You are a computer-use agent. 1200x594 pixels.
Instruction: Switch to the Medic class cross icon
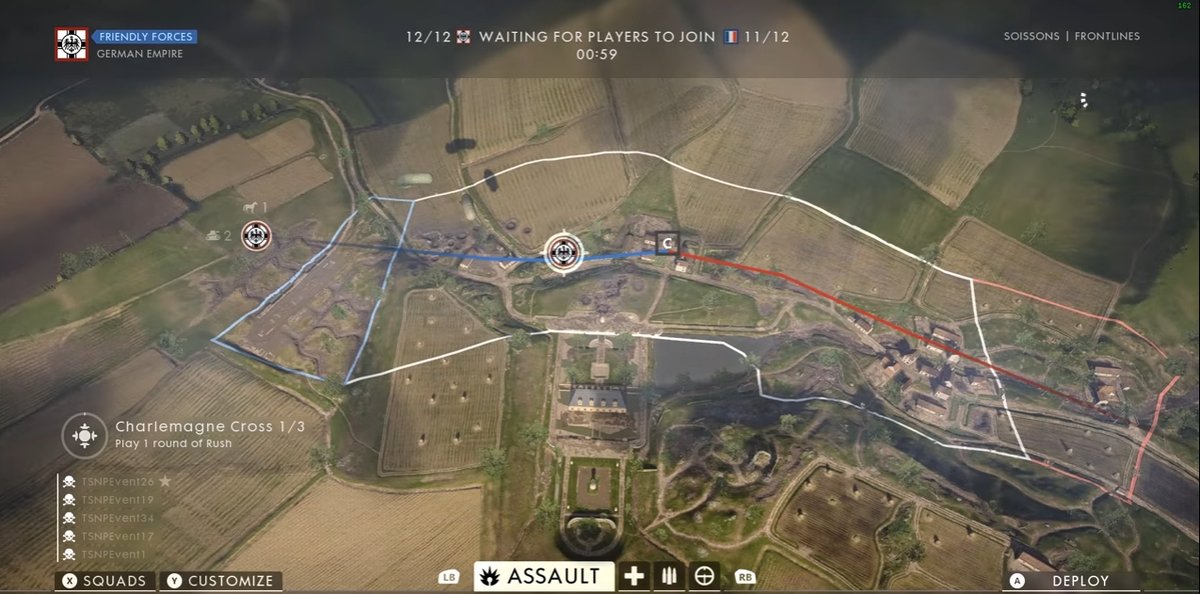(634, 576)
